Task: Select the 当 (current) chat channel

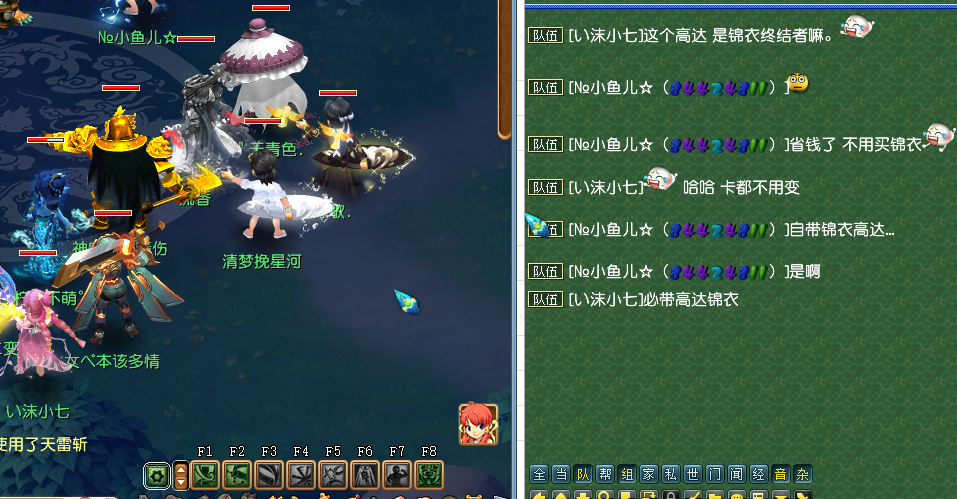Action: [561, 474]
